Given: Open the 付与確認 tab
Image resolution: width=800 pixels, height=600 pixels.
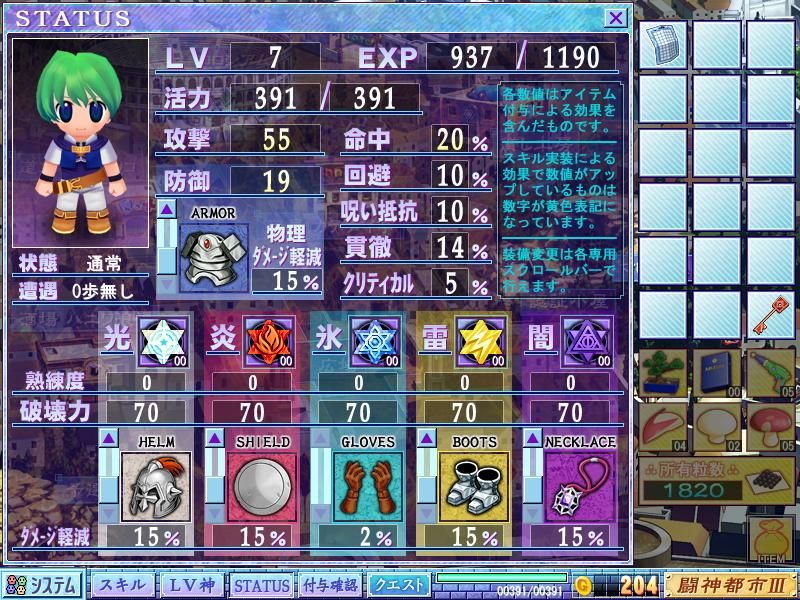Looking at the screenshot, I should click(x=330, y=585).
